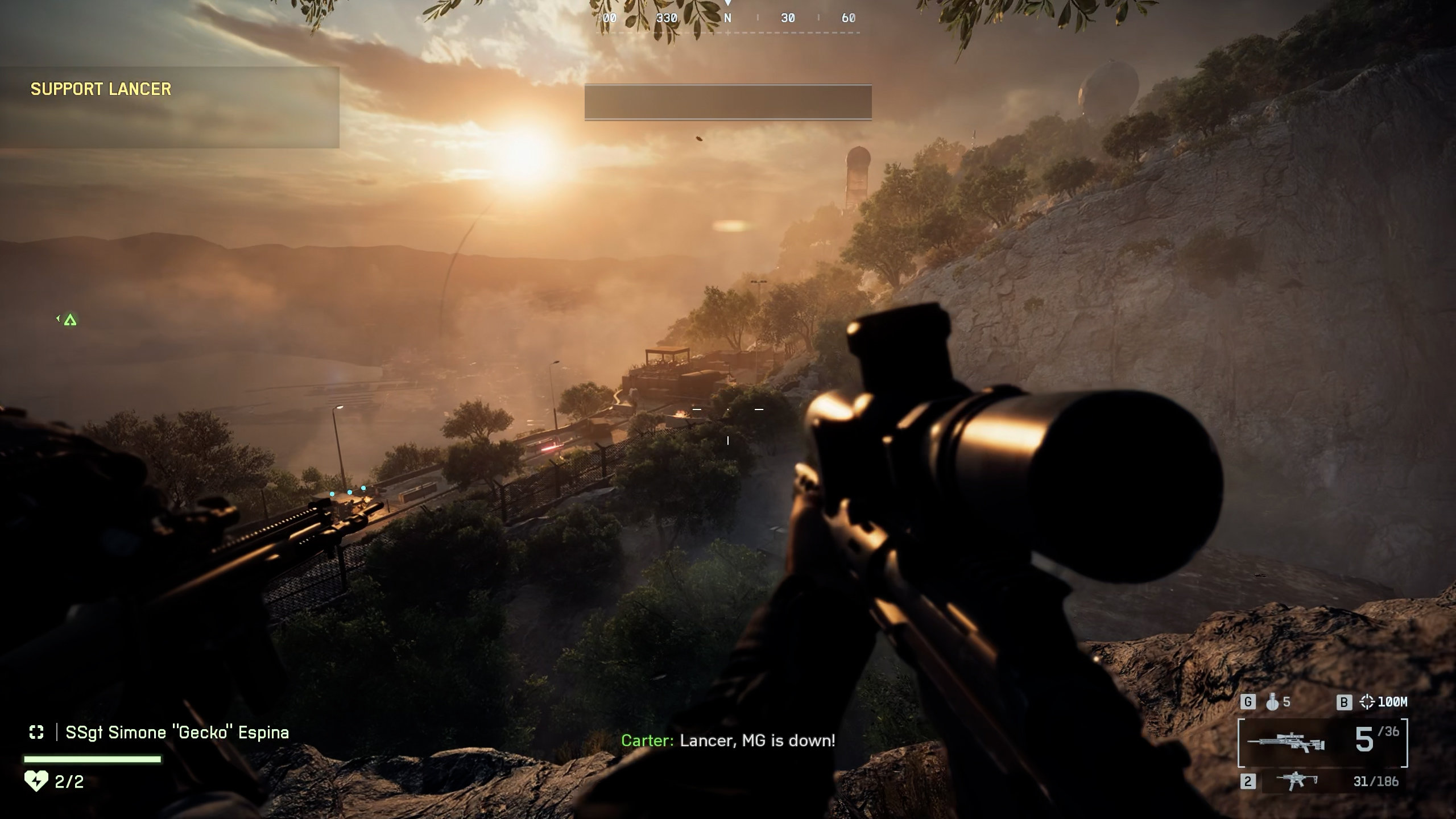The height and width of the screenshot is (819, 1456).
Task: Select the SUPPORT LANCER objective tracker
Action: tap(101, 89)
